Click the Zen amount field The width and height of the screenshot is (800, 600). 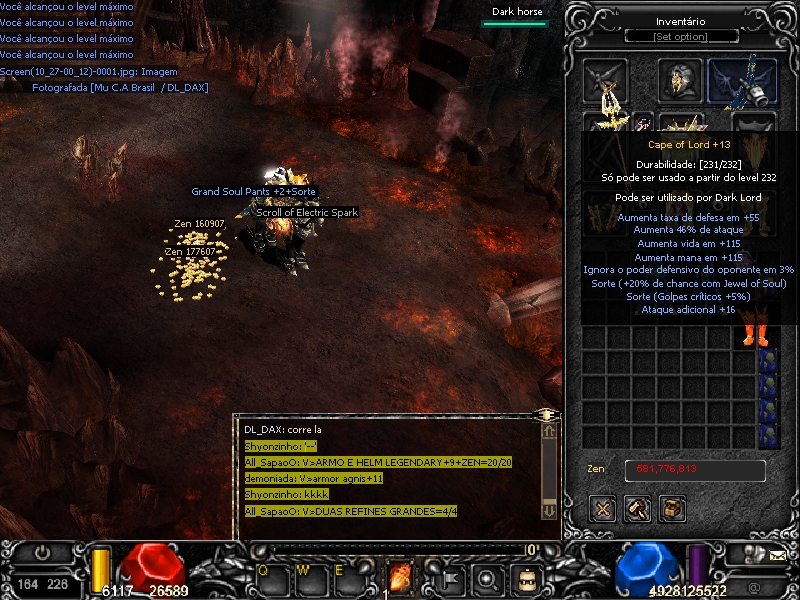tap(695, 469)
